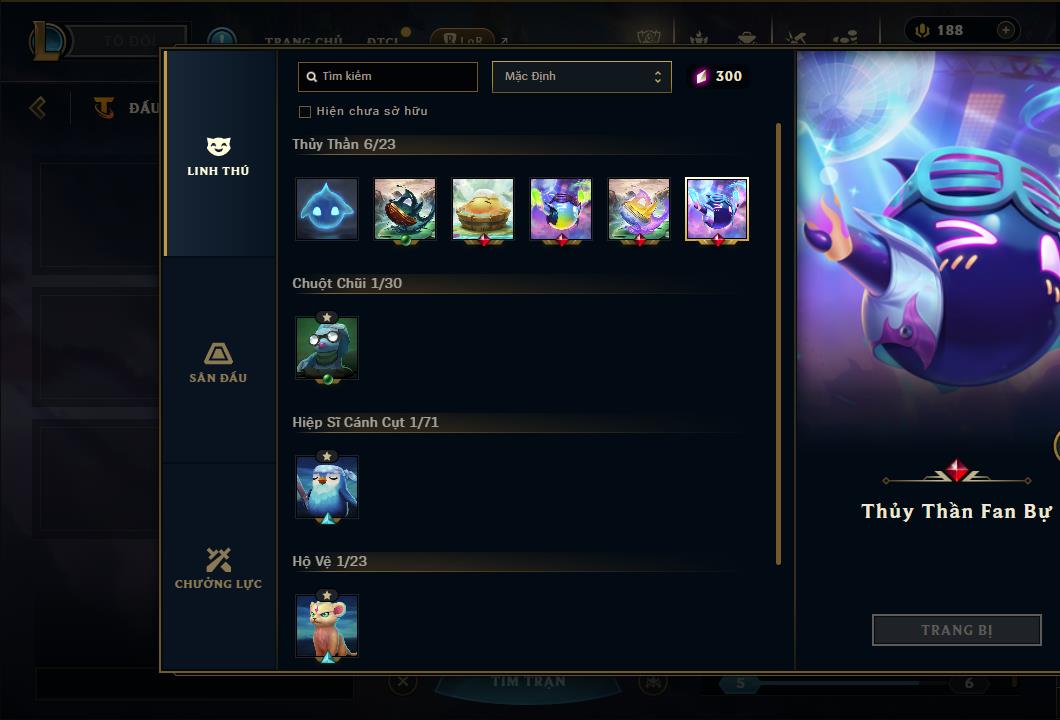Pick the golden pie Thủy Thần thumbnail
The width and height of the screenshot is (1060, 720).
coord(483,209)
